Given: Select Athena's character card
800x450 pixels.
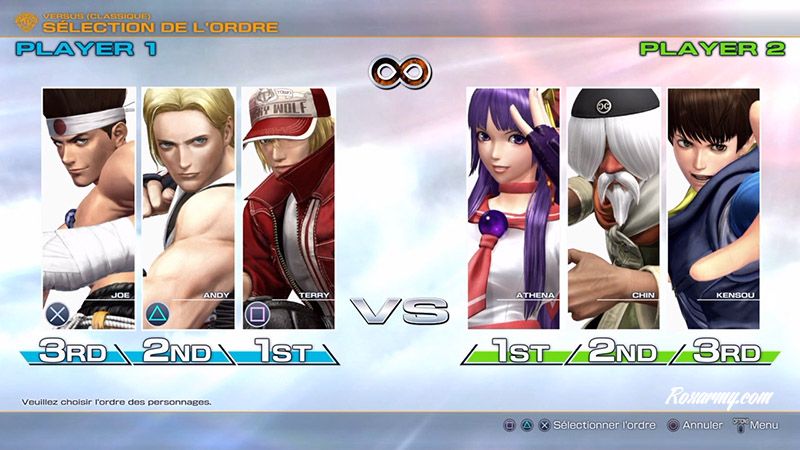Looking at the screenshot, I should tap(513, 208).
